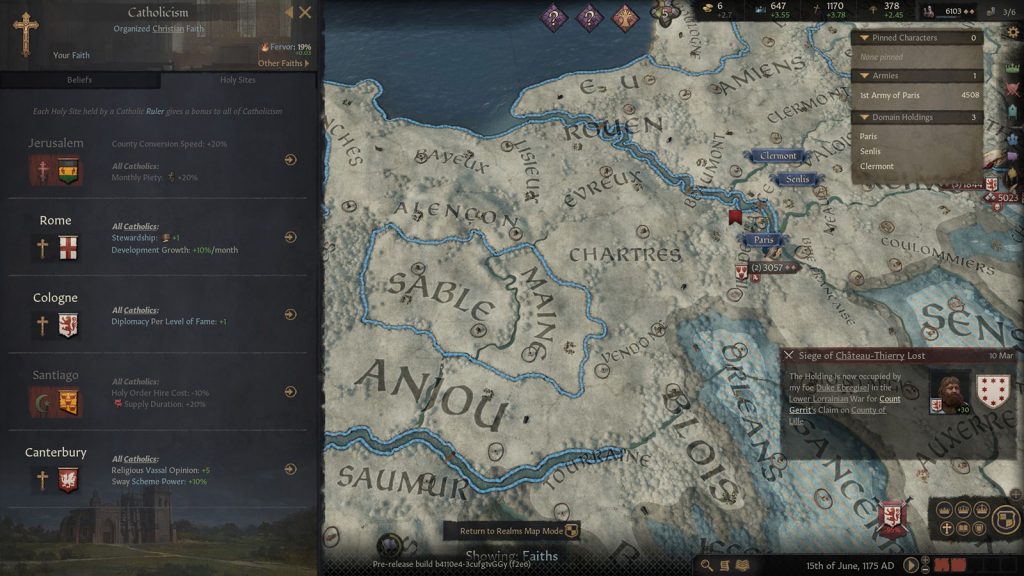
Task: Close the Catholicism faith panel
Action: pos(305,13)
